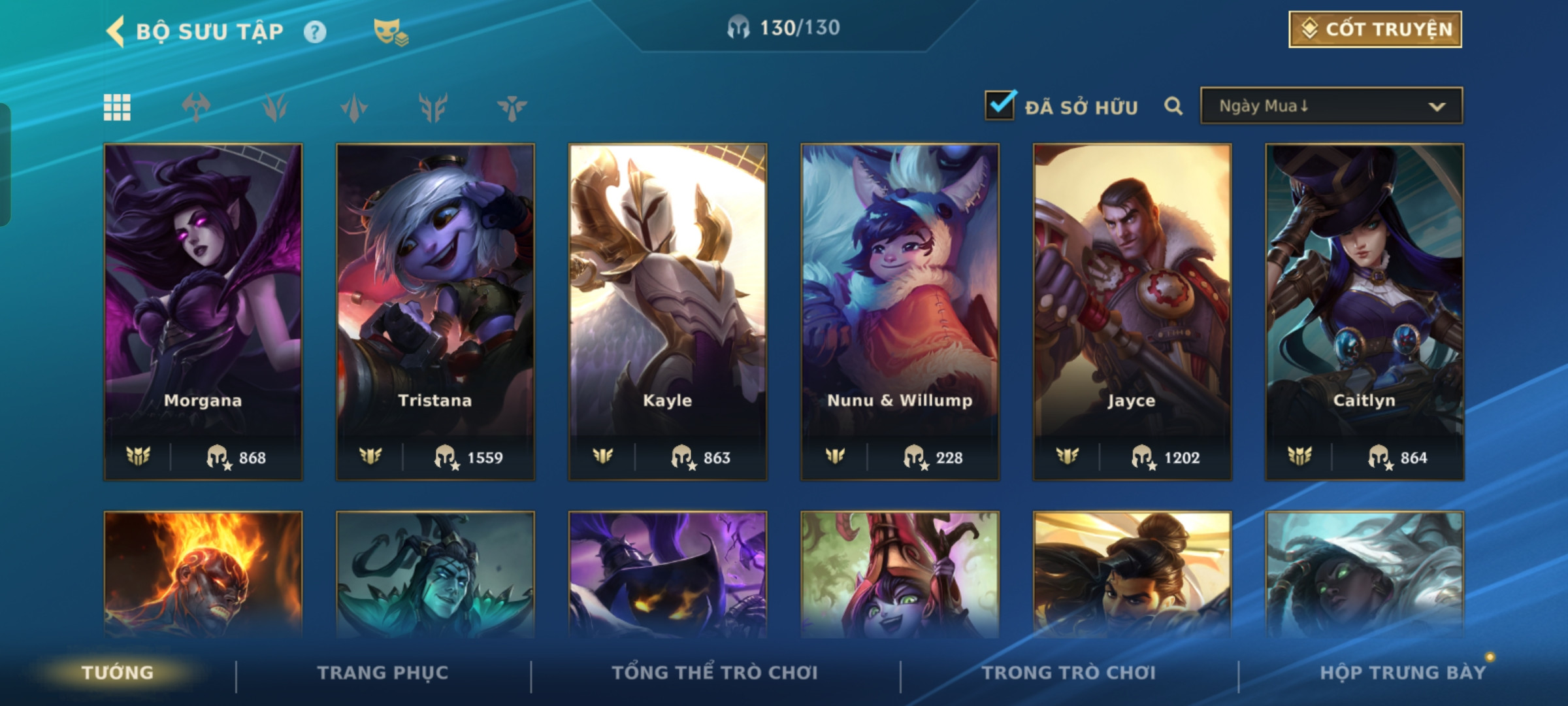This screenshot has height=706, width=1568.
Task: Select the Tướng champions tab
Action: pyautogui.click(x=118, y=673)
